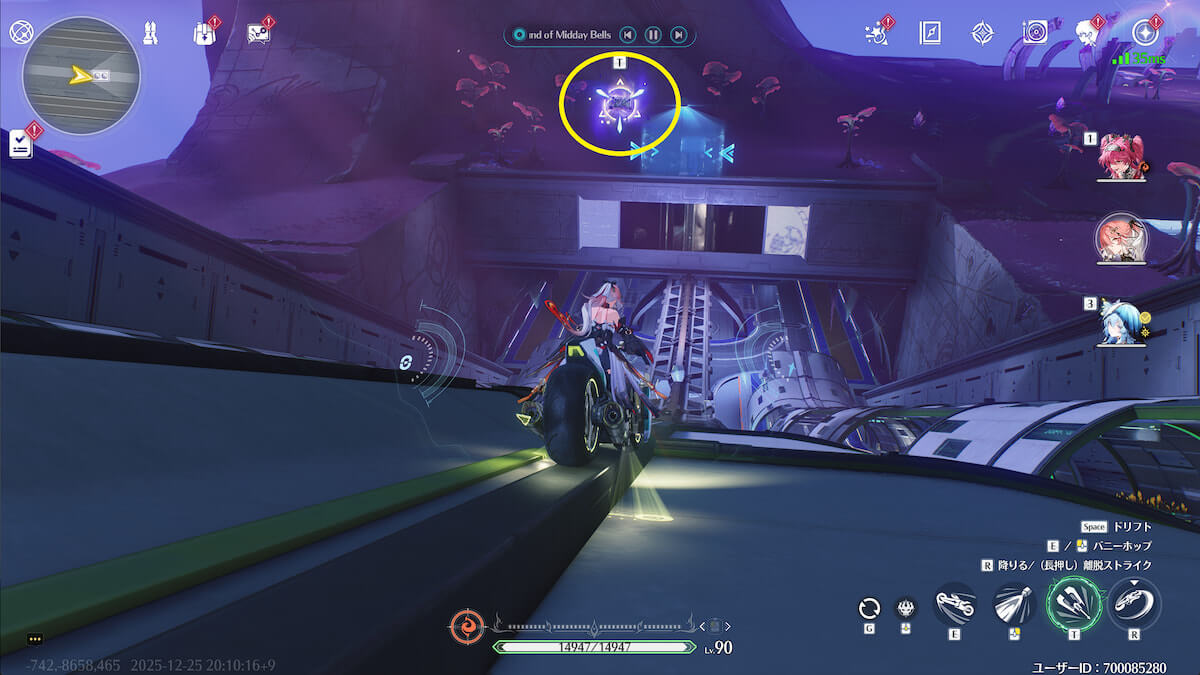
Task: Activate the motorcycle bunny hop skill
Action: pyautogui.click(x=955, y=604)
